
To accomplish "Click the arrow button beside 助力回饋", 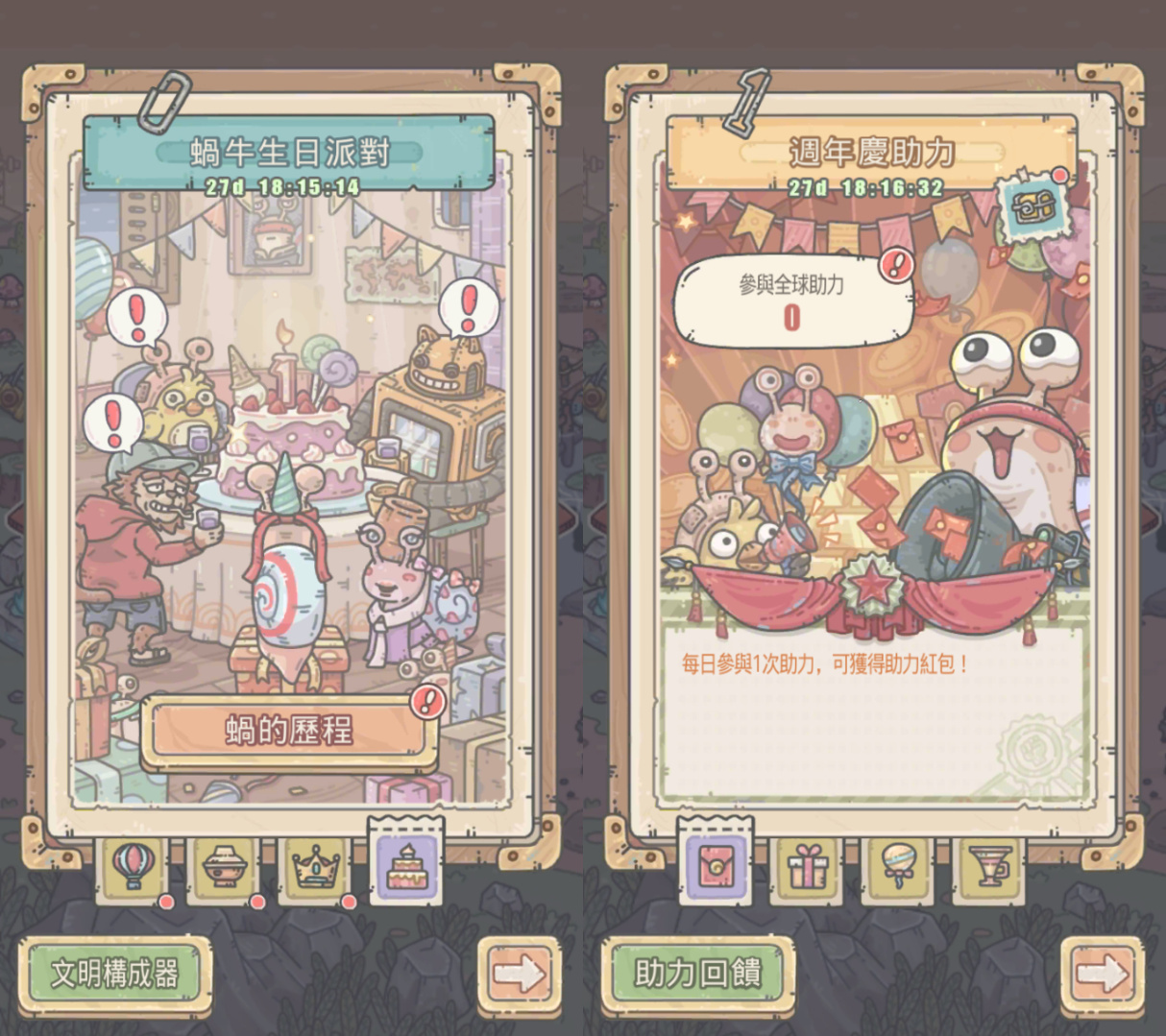I will (x=1102, y=975).
